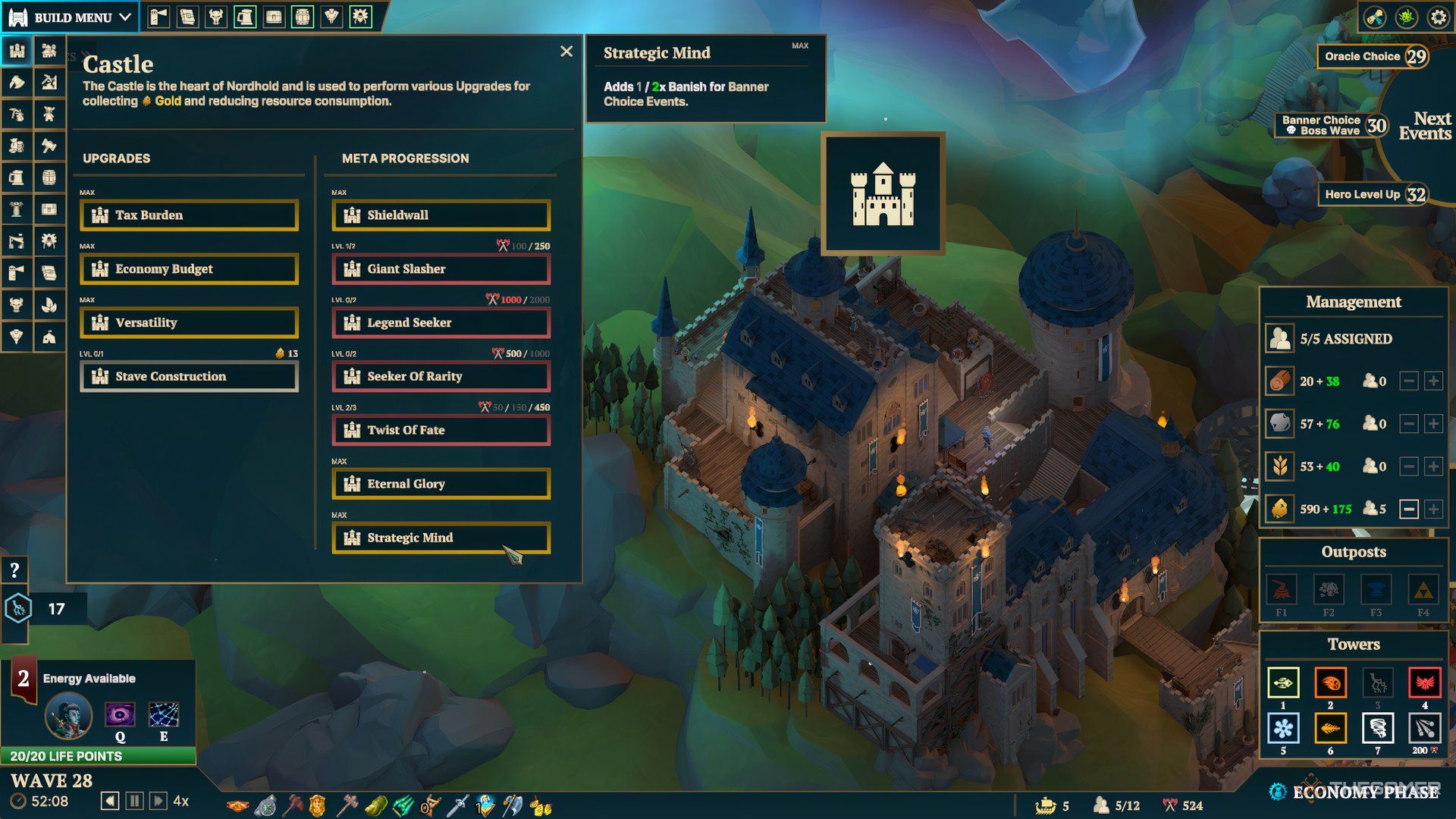Image resolution: width=1456 pixels, height=819 pixels.
Task: Select the Shieldwall meta progression
Action: [441, 215]
